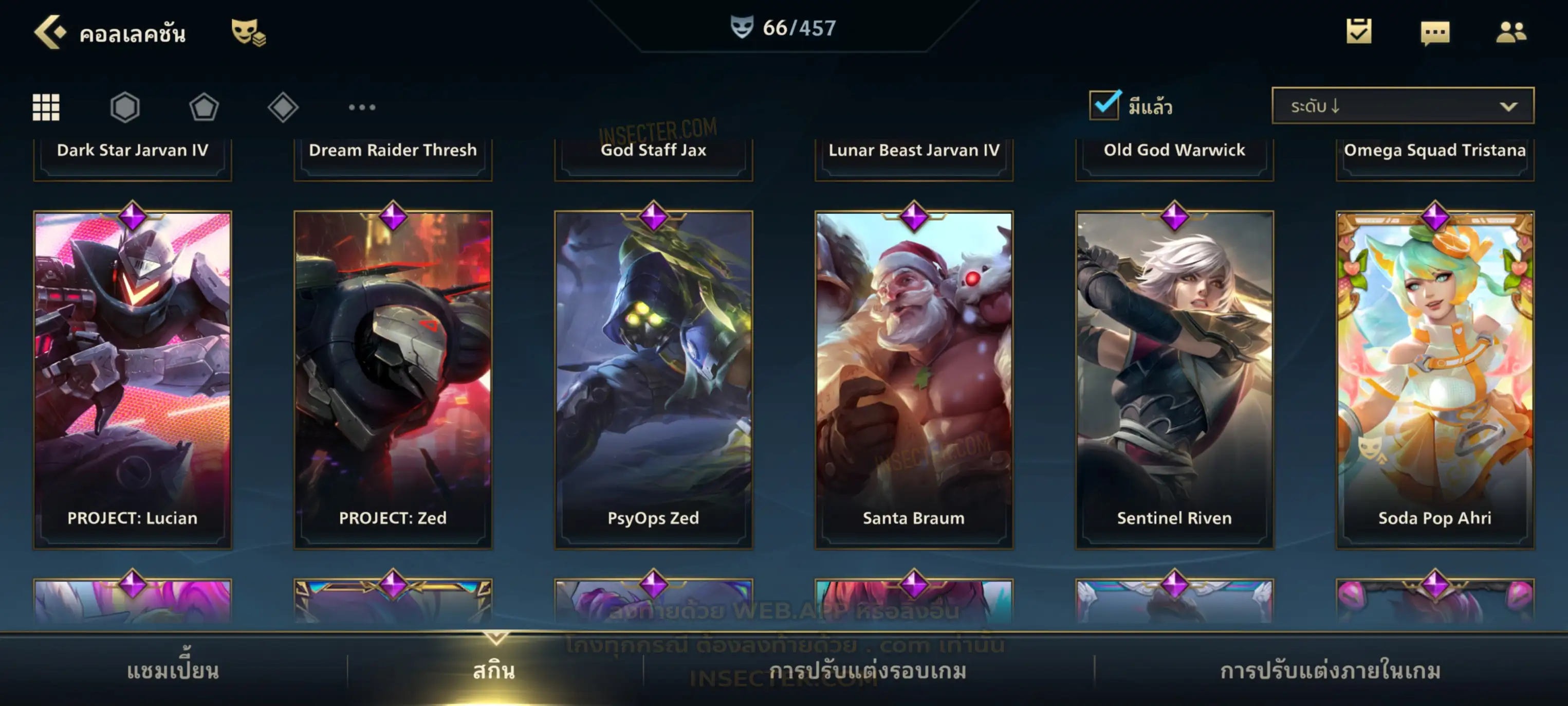This screenshot has width=1568, height=706.
Task: Filter by the hexagon rarity icon
Action: coord(125,107)
